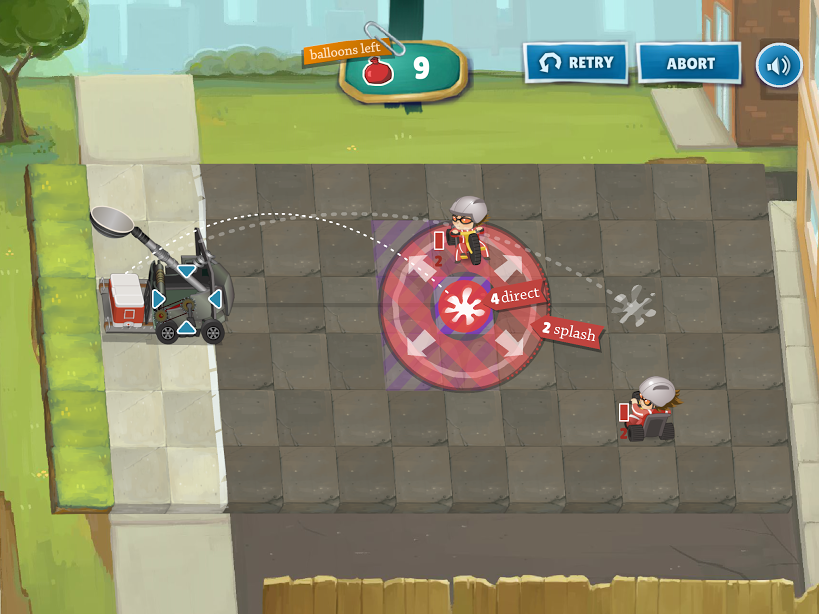Abort the current level
The image size is (819, 614).
[690, 63]
